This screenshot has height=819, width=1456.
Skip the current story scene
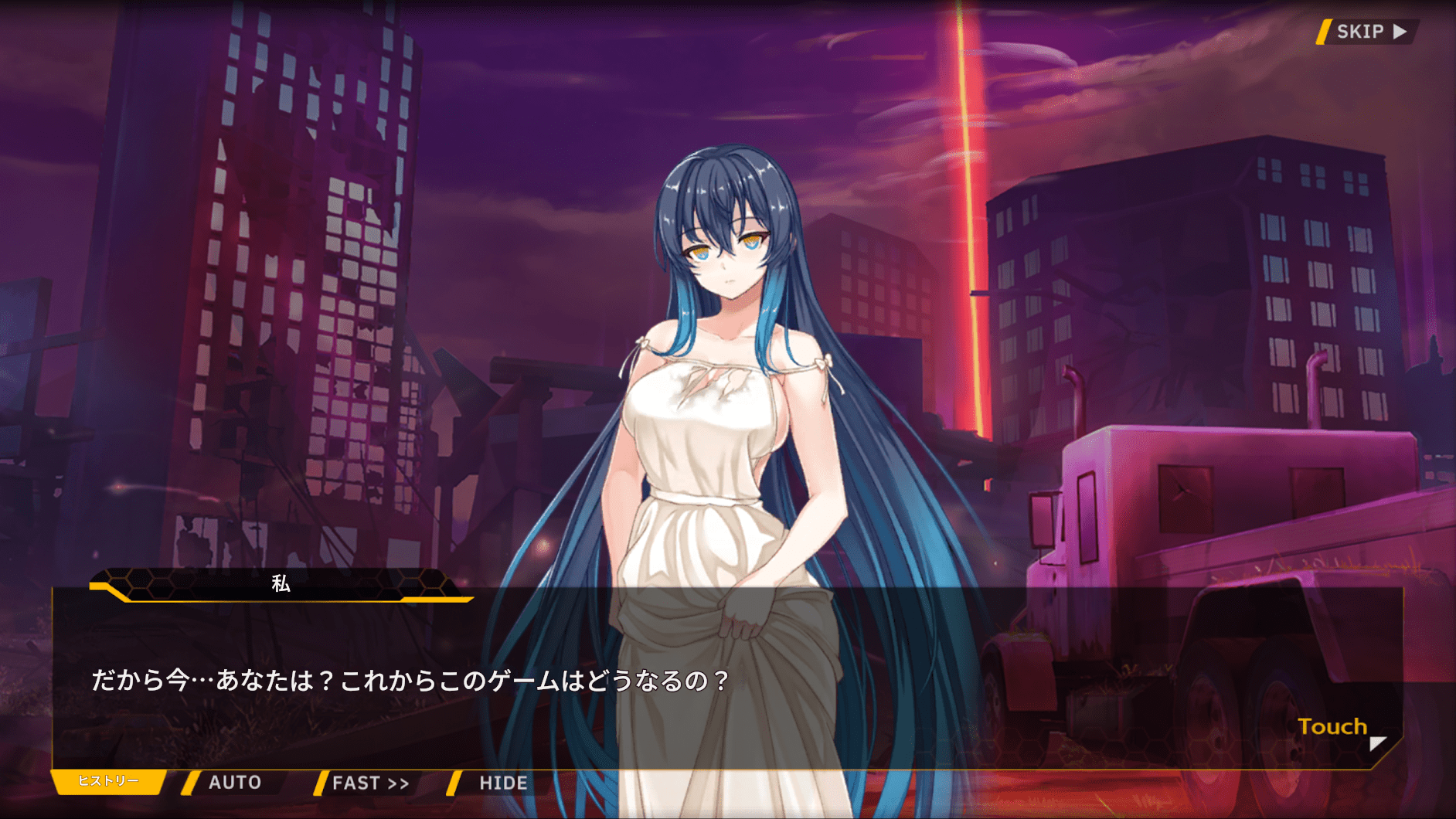click(x=1368, y=32)
